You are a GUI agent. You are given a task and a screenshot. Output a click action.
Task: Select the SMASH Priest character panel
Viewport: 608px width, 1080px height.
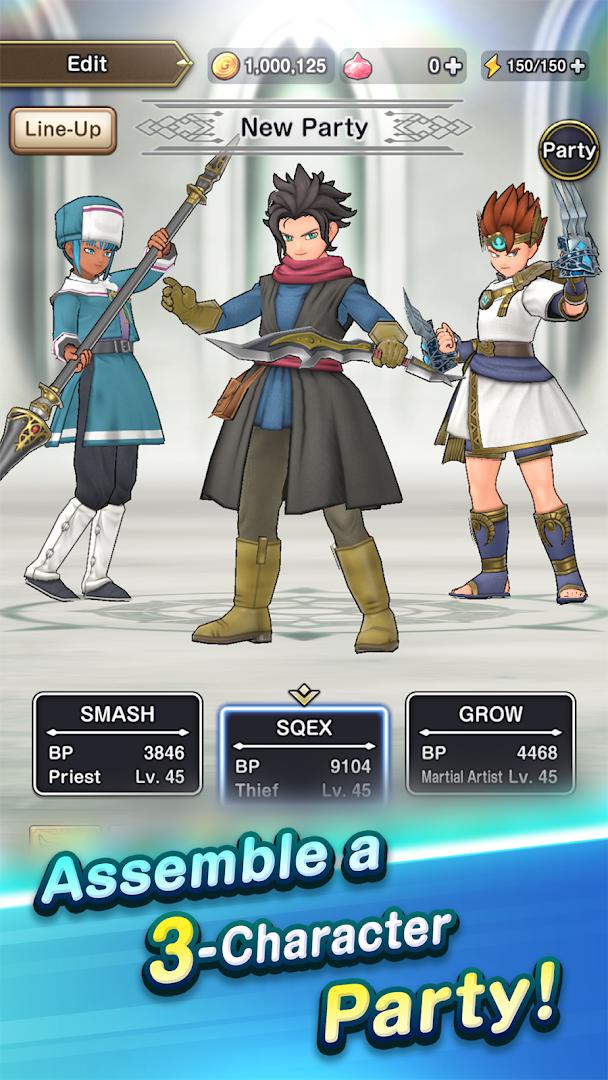coord(117,744)
